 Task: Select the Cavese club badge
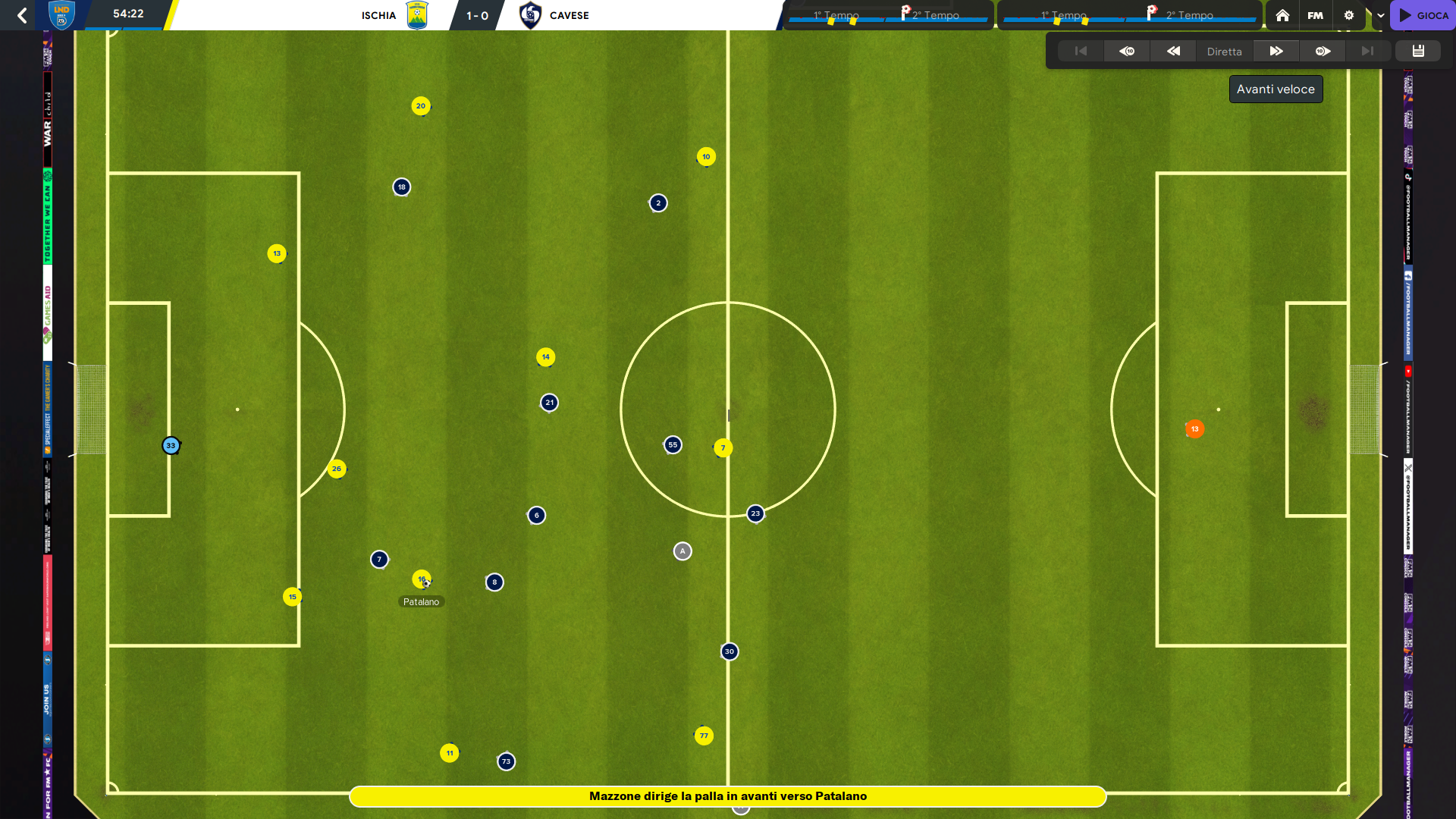(530, 15)
